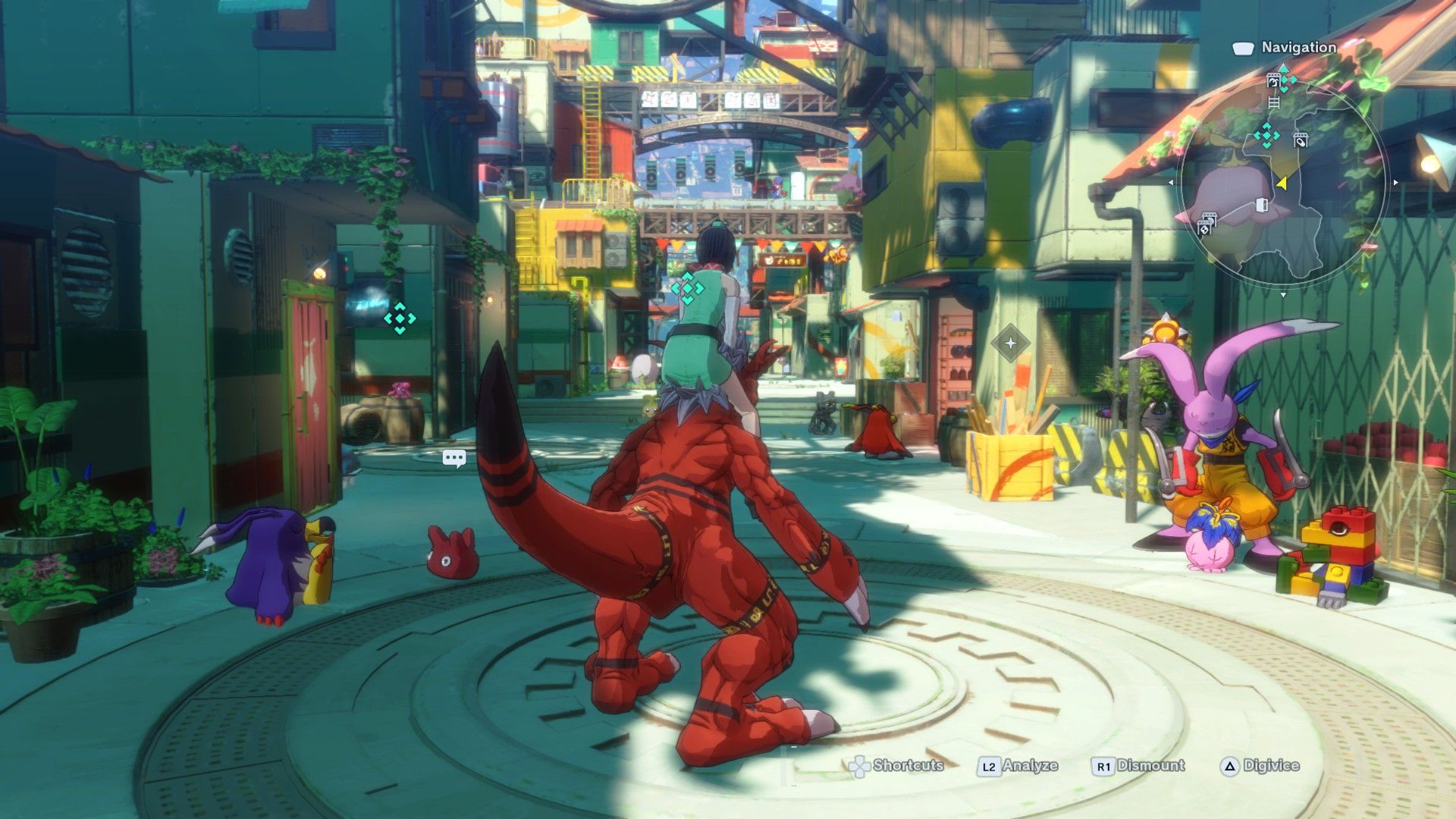Select the gray diamond sparkle marker
The image size is (1456, 819).
[x=1010, y=344]
